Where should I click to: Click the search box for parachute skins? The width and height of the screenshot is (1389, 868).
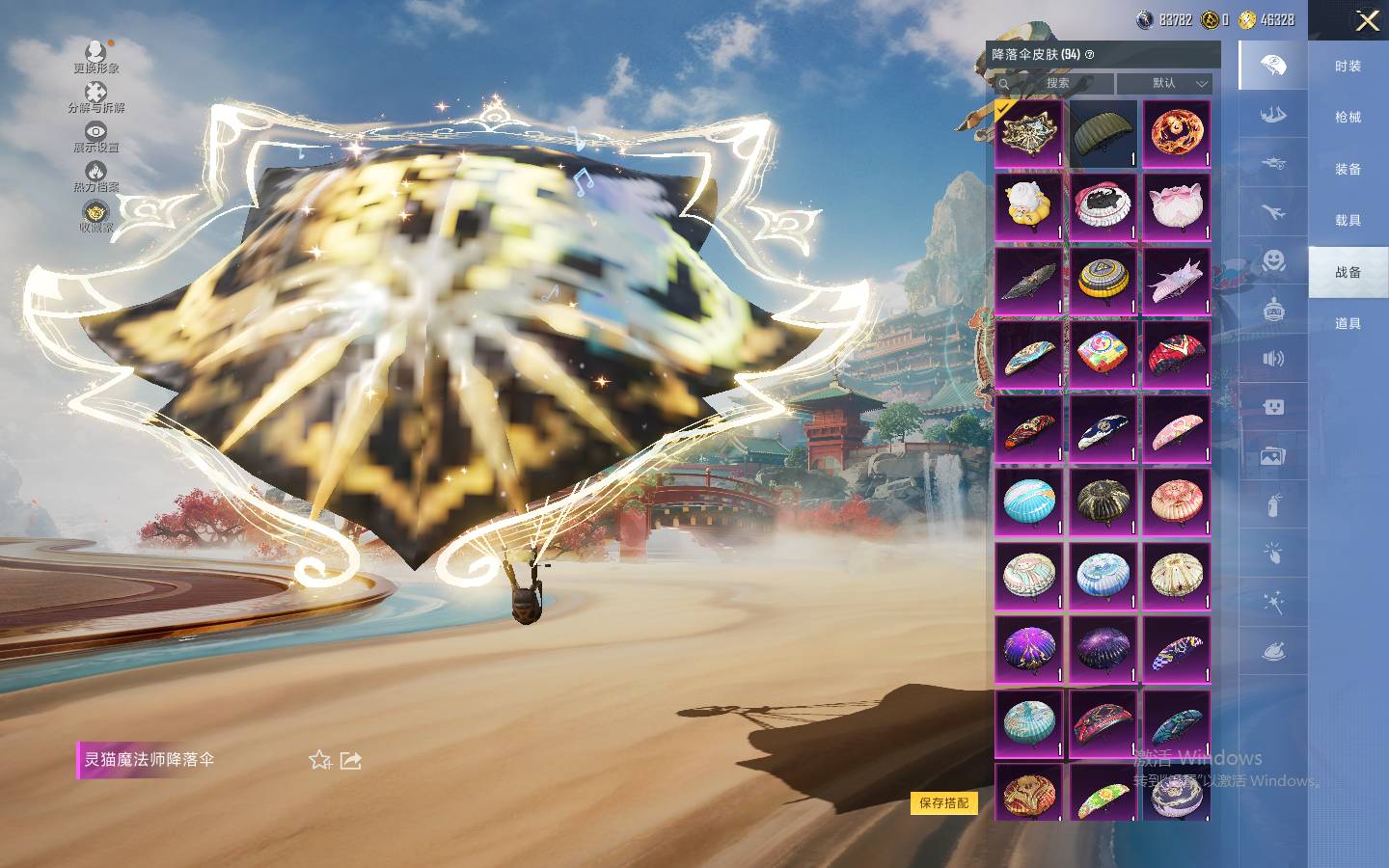1056,83
